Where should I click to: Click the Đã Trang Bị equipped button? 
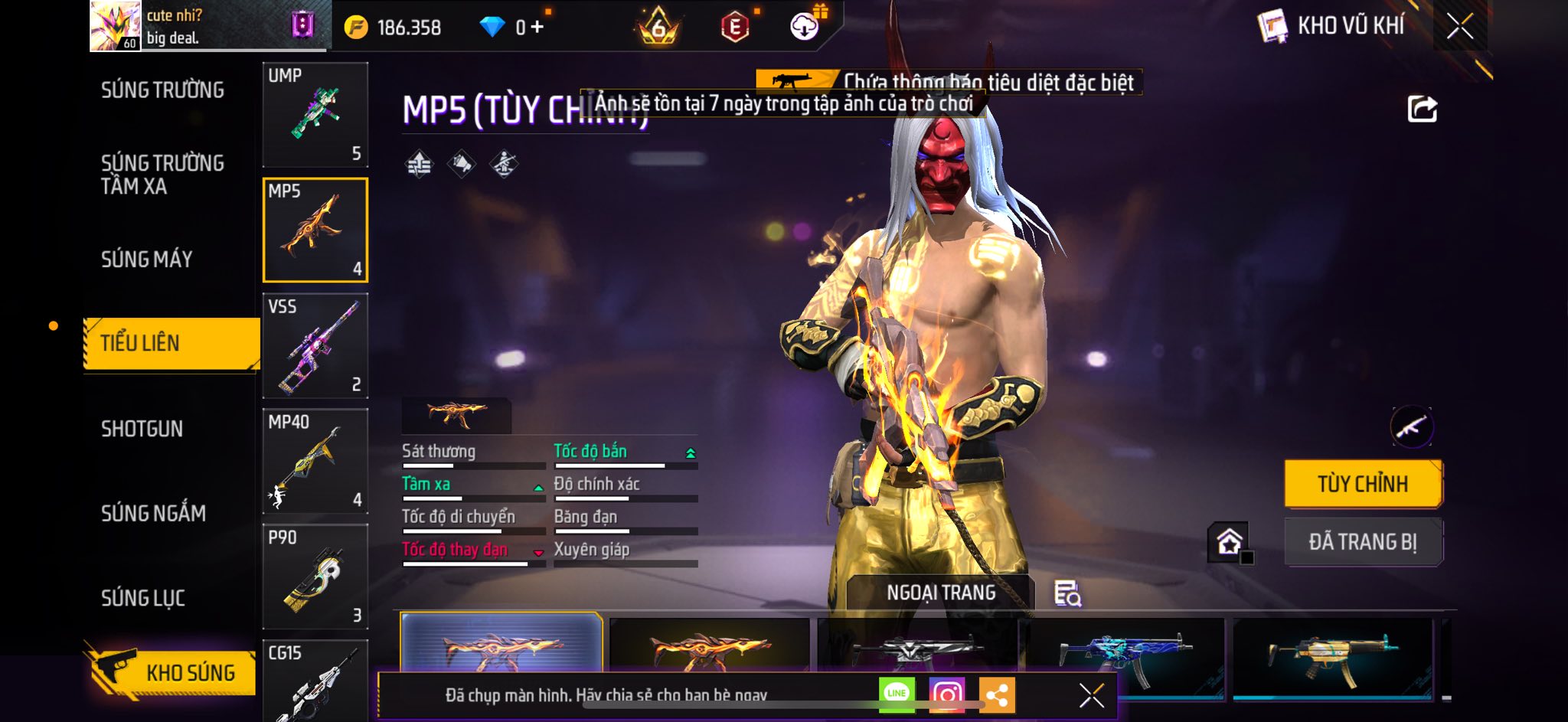point(1363,542)
